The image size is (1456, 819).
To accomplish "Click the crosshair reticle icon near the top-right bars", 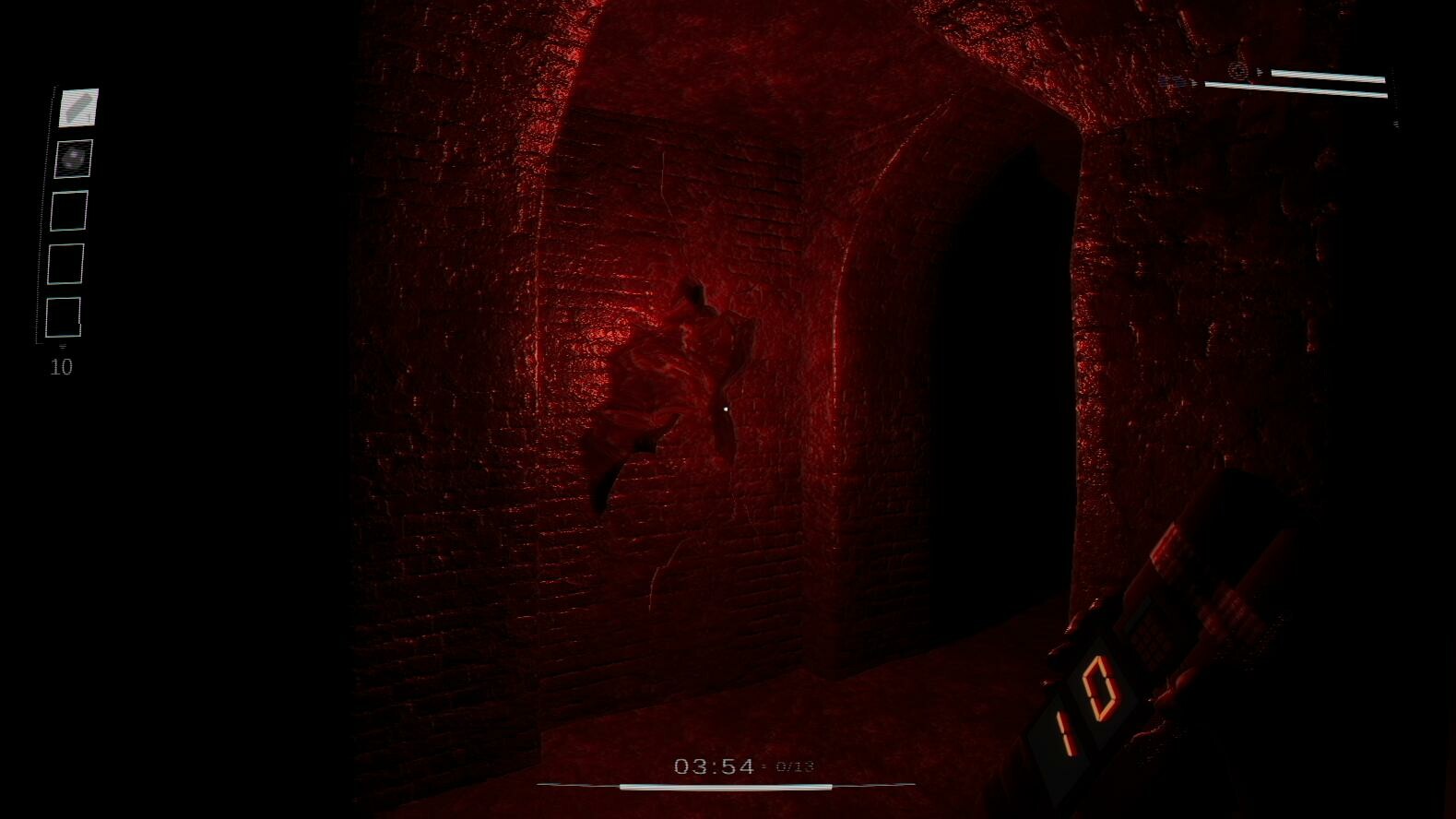I will 1237,70.
